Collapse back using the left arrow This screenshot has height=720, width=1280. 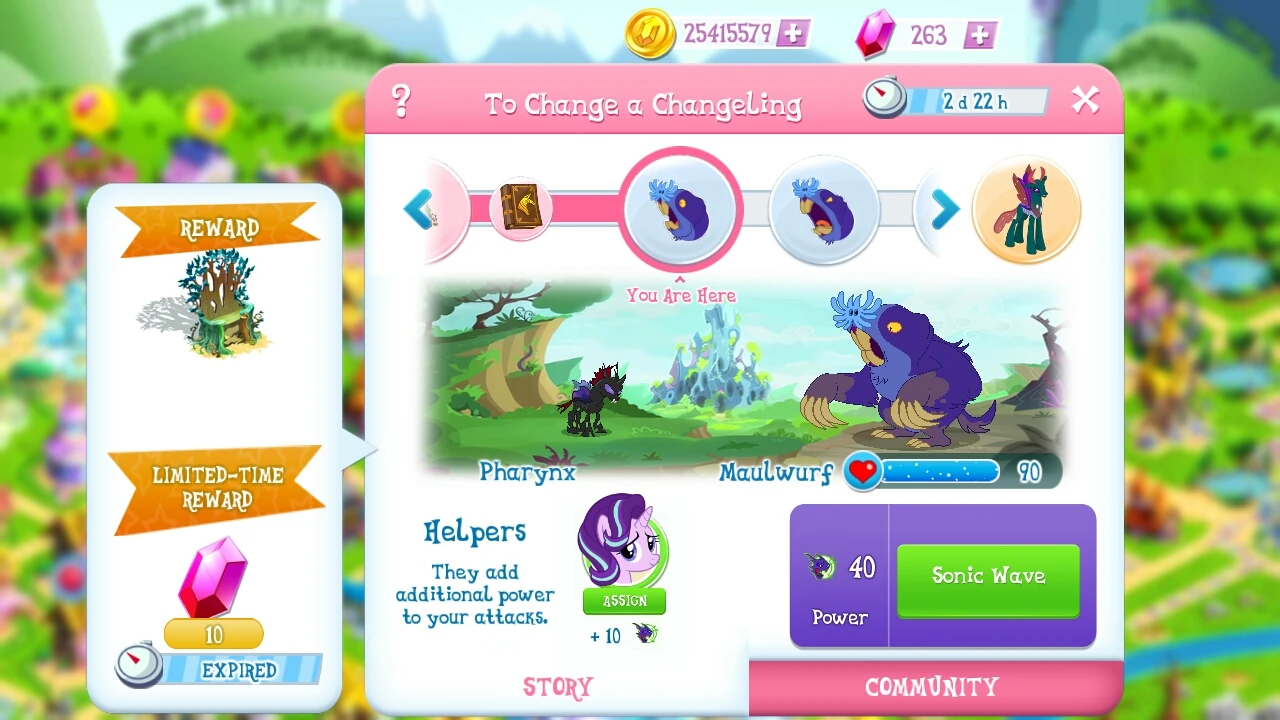coord(420,210)
